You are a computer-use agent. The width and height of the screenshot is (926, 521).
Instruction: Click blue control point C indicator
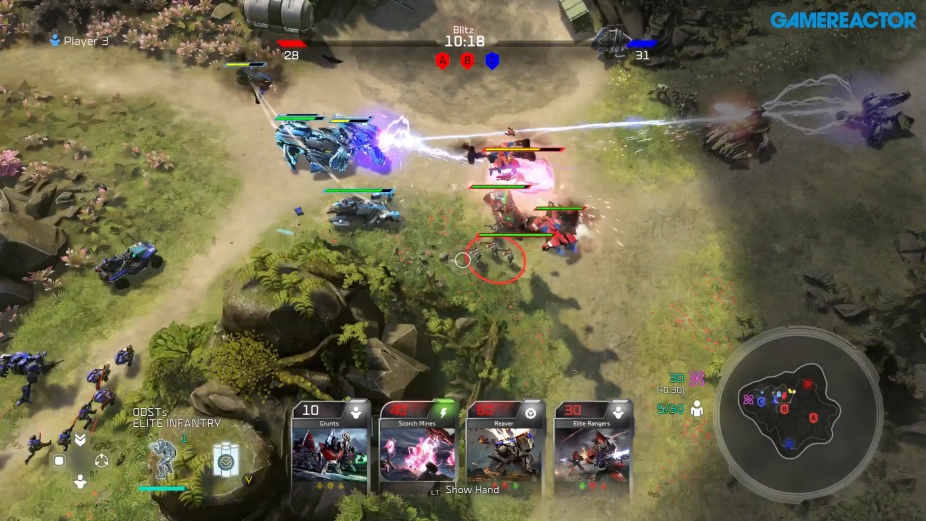pos(492,61)
